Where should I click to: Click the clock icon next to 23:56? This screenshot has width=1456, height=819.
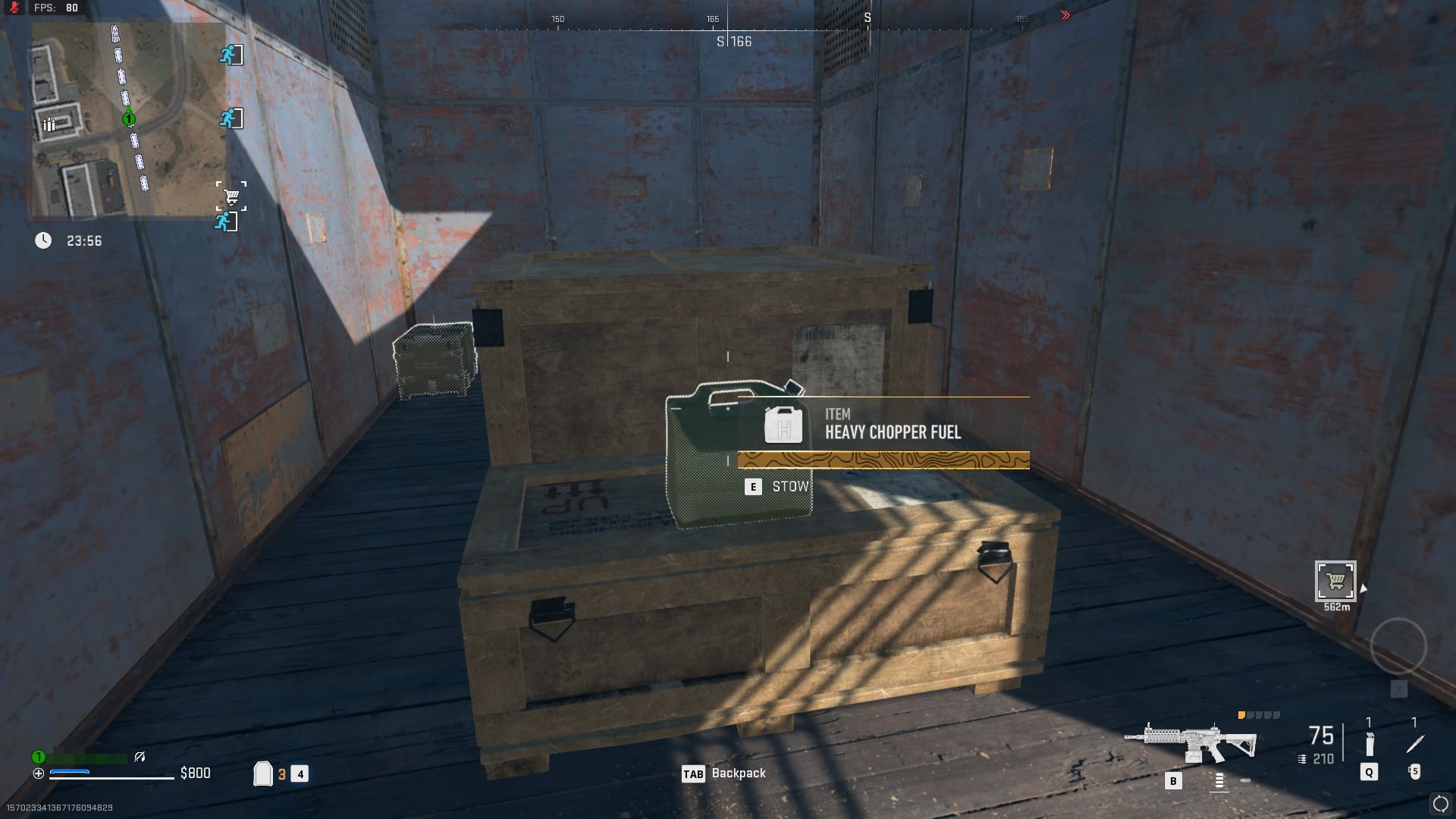point(44,239)
